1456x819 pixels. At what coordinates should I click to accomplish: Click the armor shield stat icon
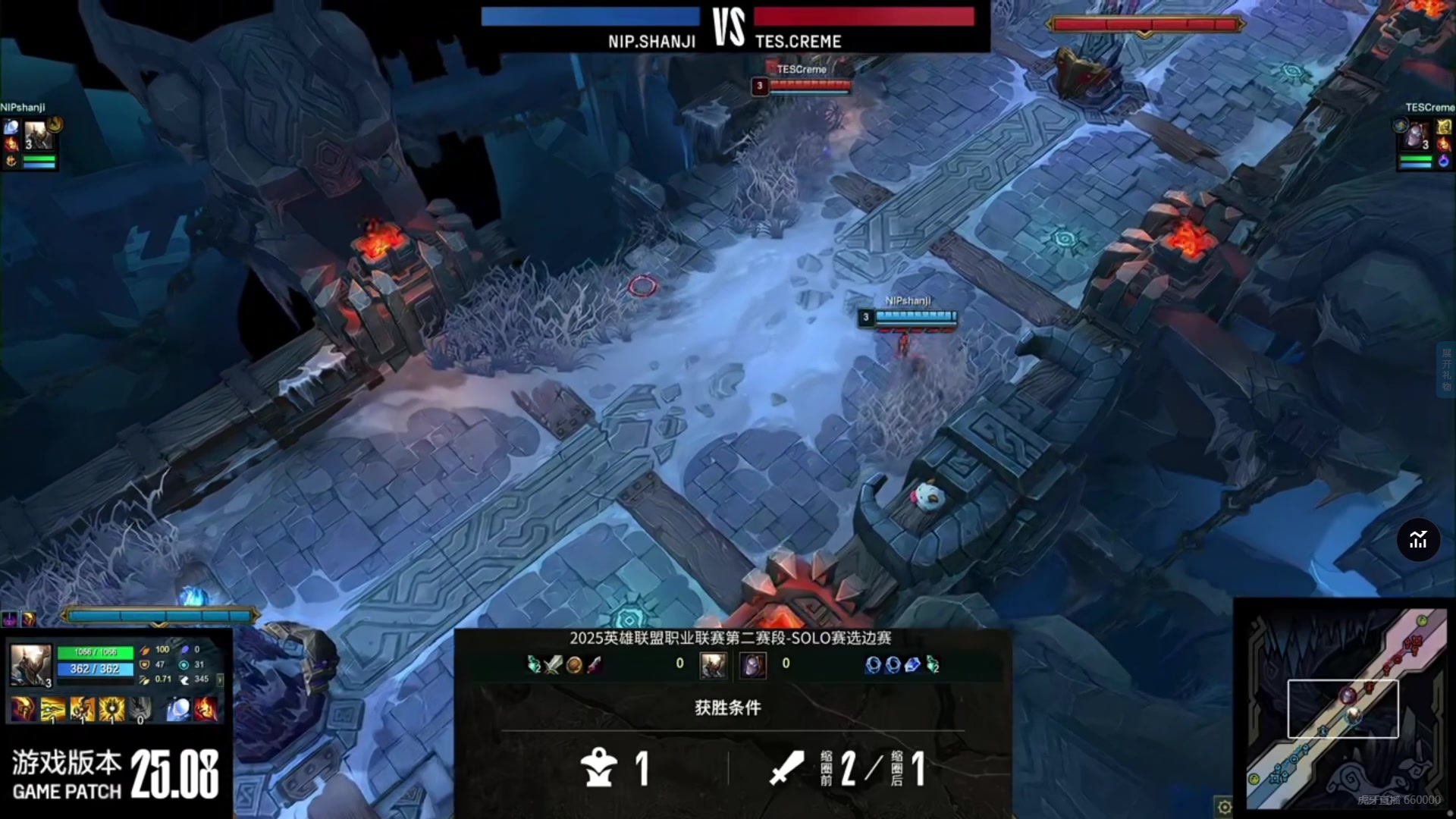[x=144, y=664]
